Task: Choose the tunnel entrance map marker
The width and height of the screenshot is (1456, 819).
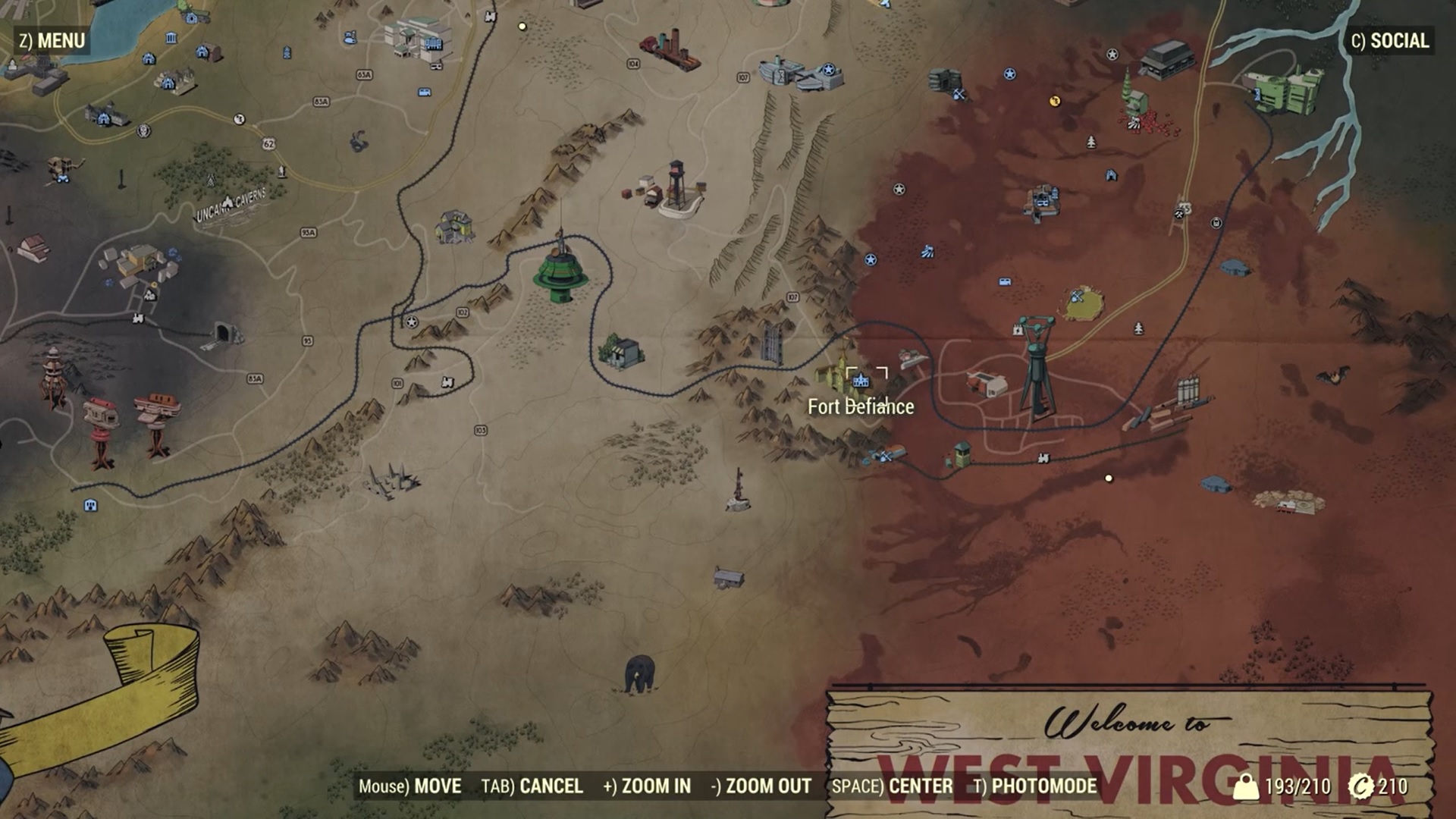Action: click(x=224, y=333)
